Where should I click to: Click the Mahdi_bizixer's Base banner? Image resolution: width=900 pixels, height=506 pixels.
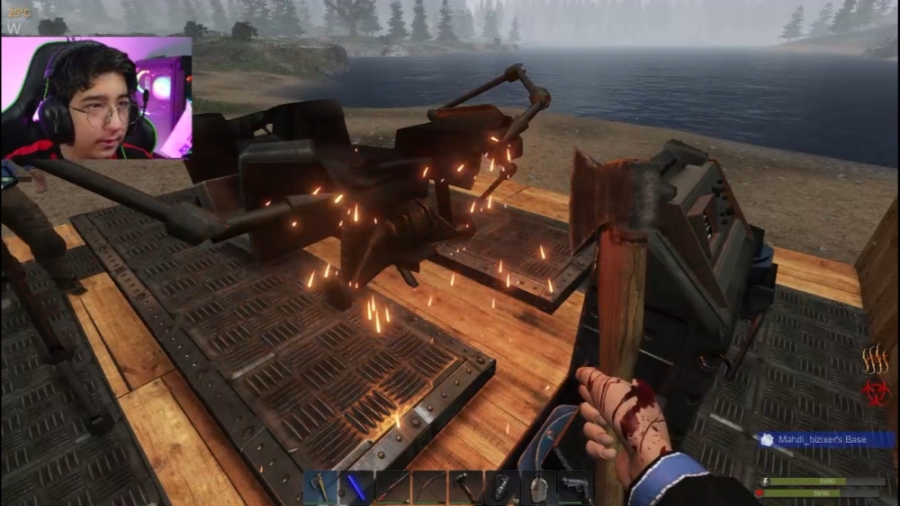tap(825, 440)
